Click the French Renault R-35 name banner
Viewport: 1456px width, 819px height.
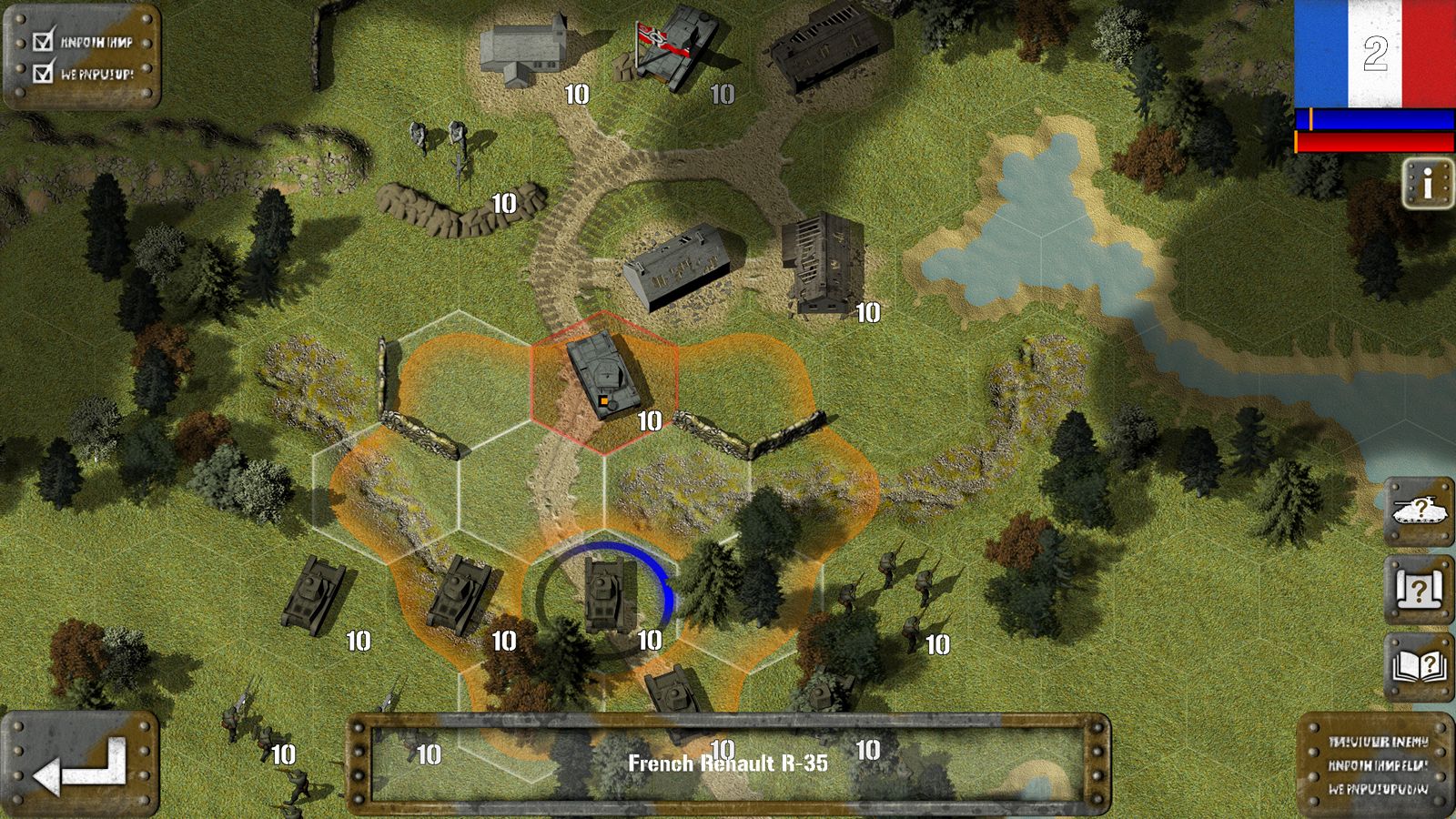[x=728, y=763]
